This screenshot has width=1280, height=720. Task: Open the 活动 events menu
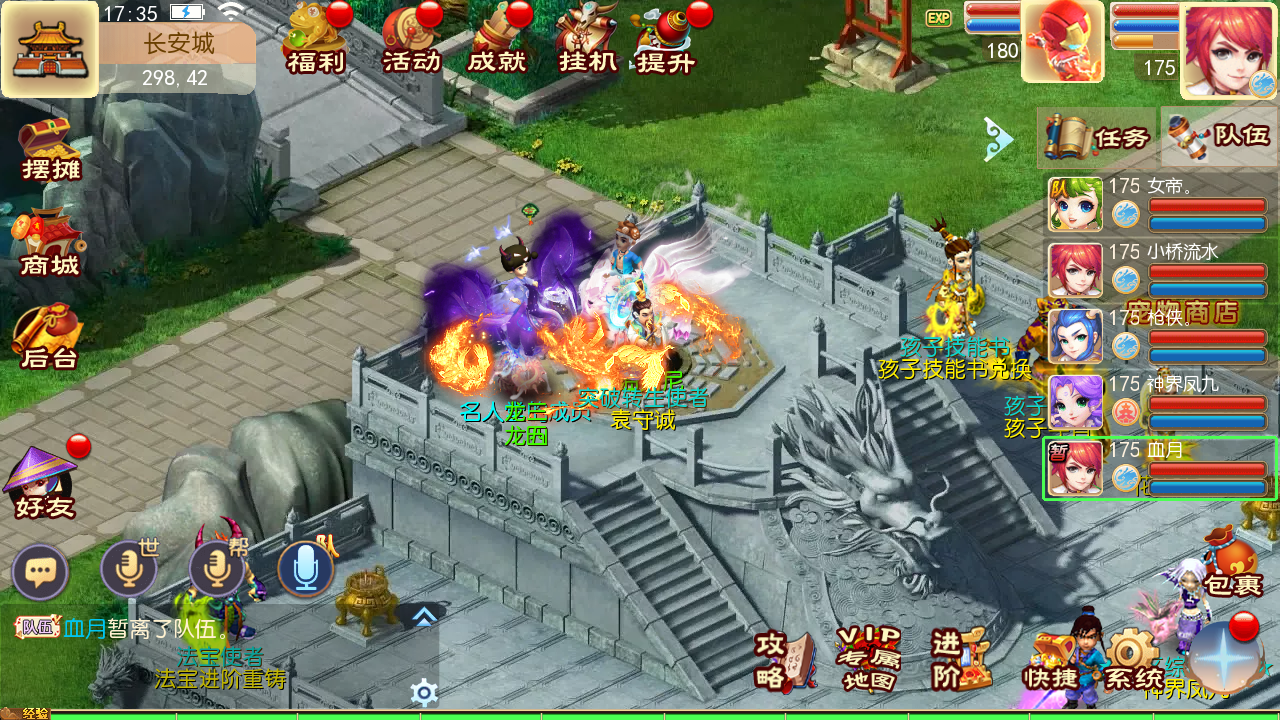coord(411,40)
